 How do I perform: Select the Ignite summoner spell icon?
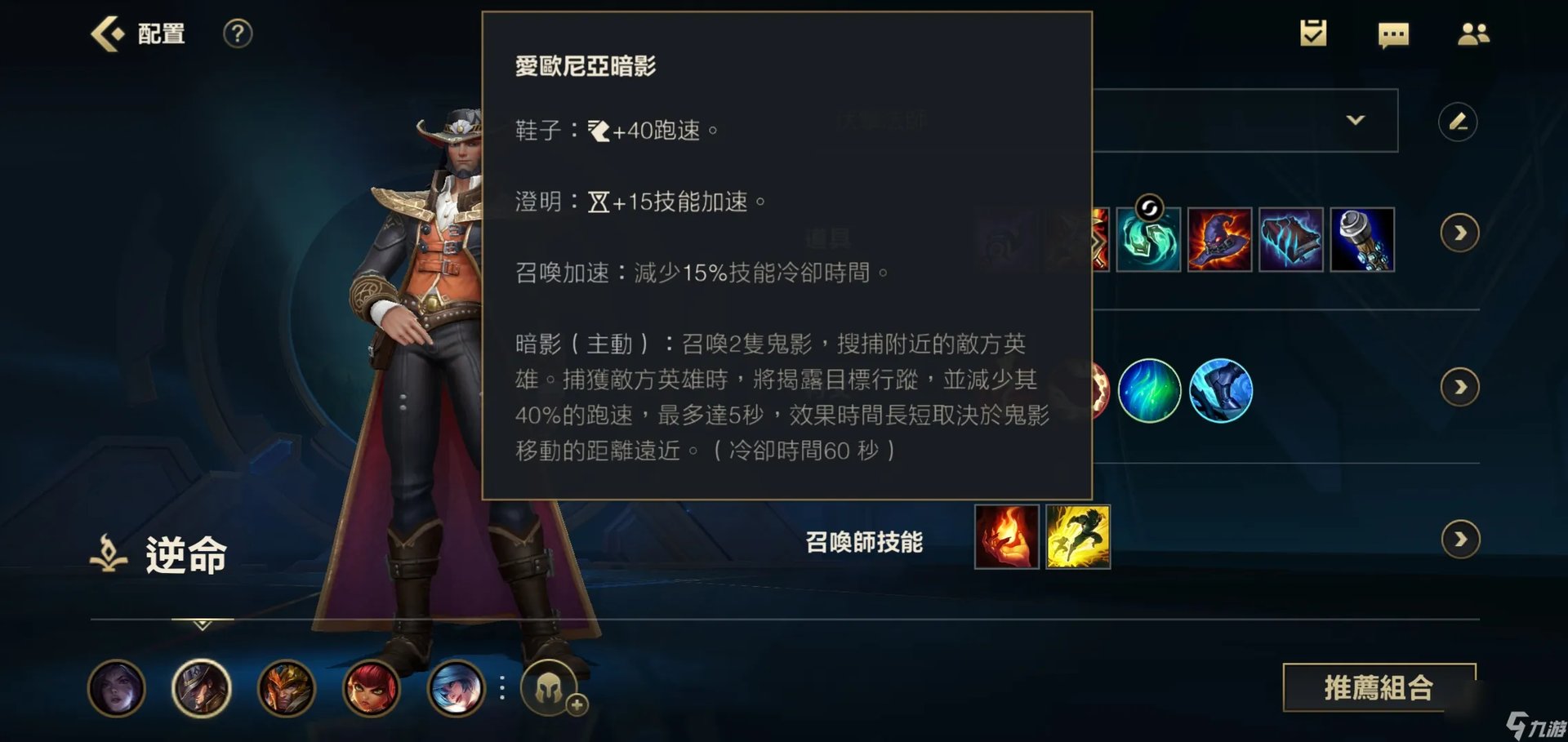tap(1006, 537)
